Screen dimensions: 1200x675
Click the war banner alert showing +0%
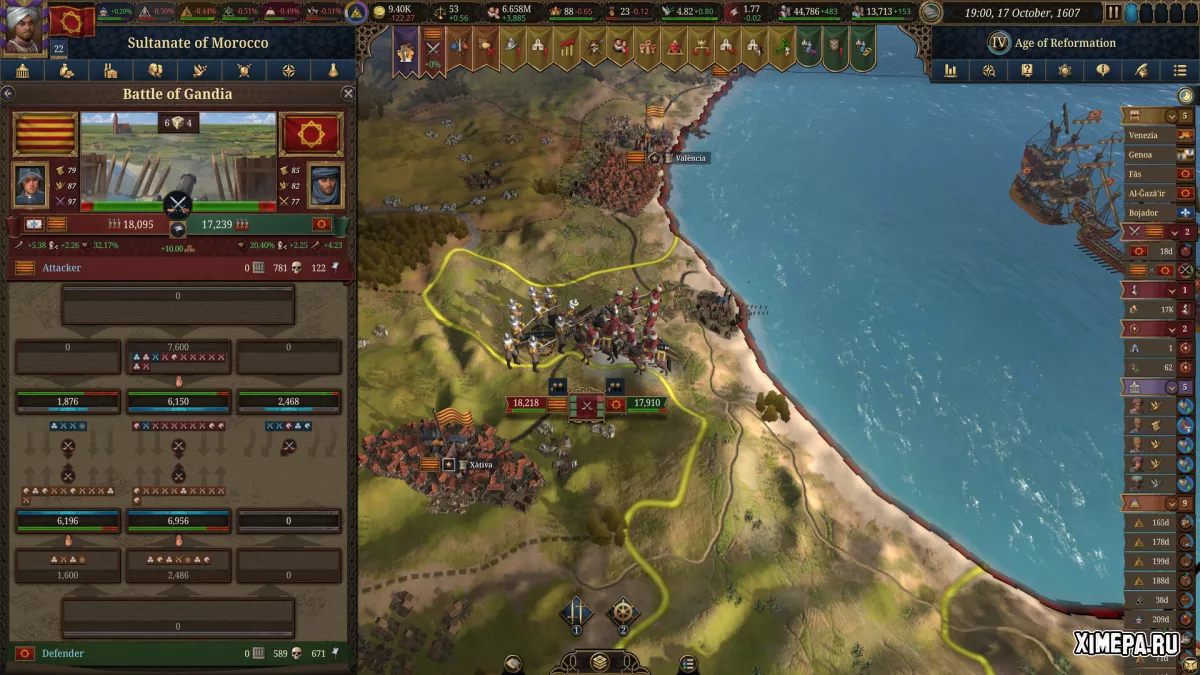click(x=433, y=47)
